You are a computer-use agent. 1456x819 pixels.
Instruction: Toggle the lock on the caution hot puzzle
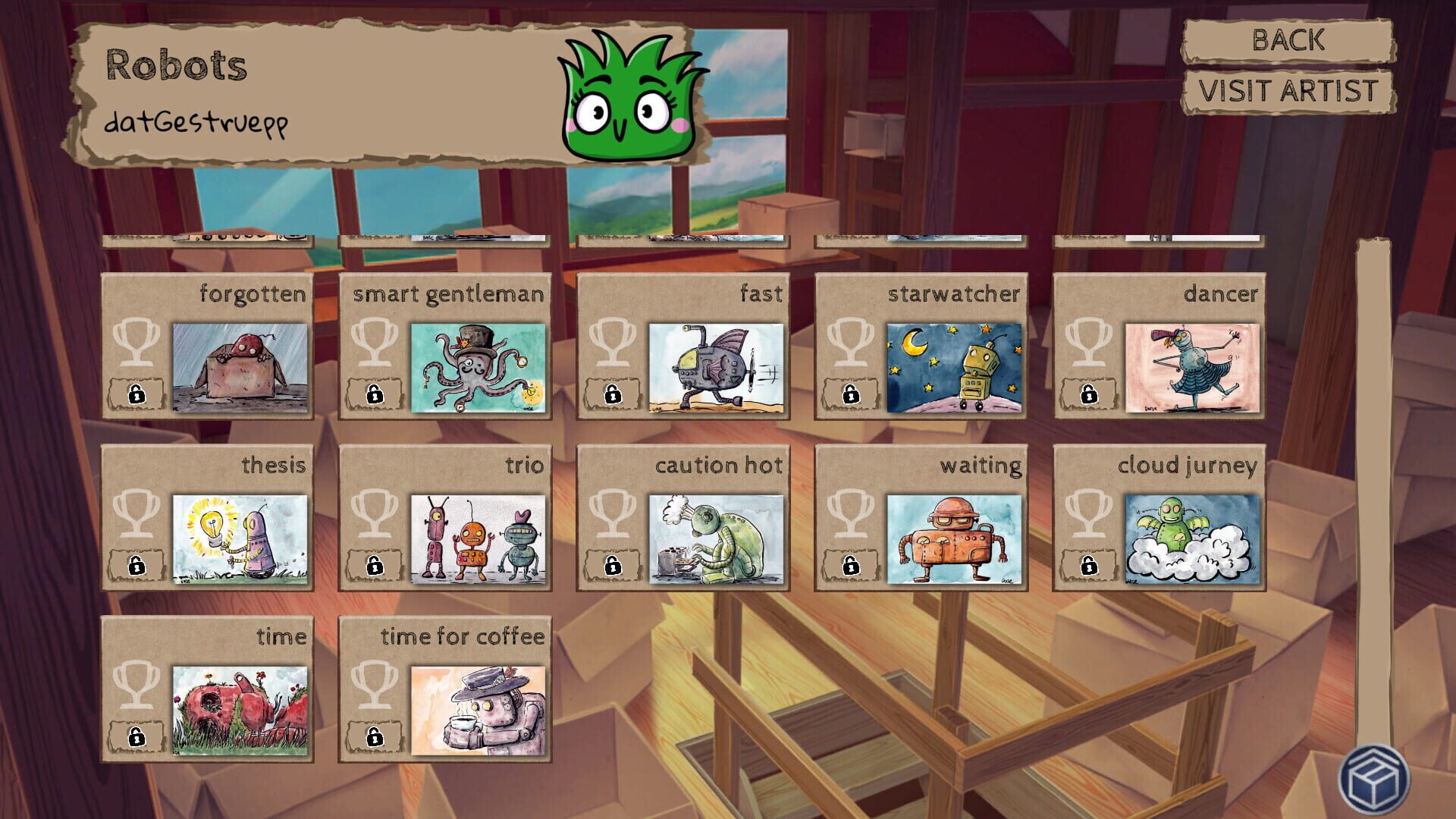(612, 566)
